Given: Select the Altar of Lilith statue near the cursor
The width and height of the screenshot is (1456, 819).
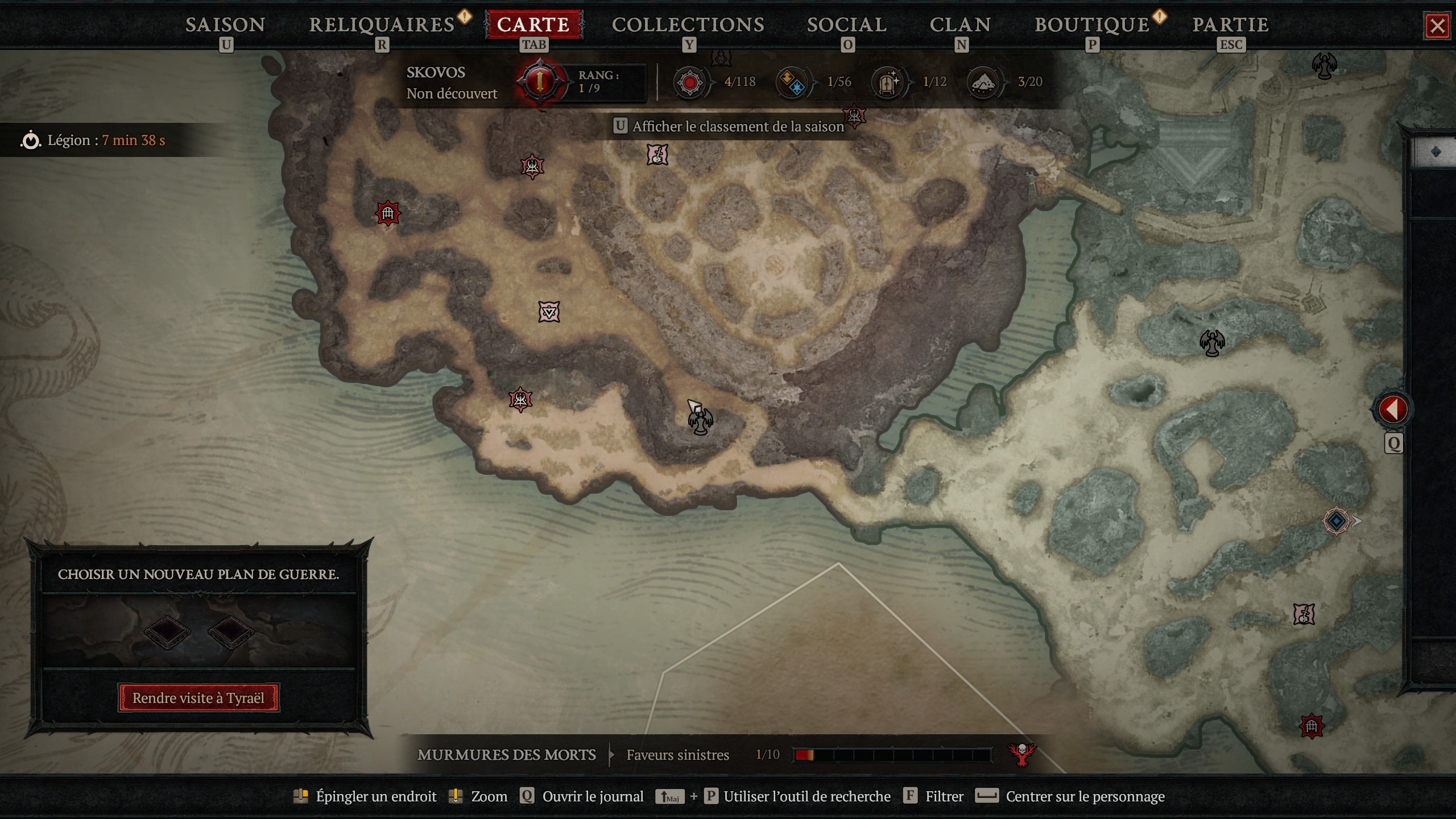Looking at the screenshot, I should pos(701,421).
